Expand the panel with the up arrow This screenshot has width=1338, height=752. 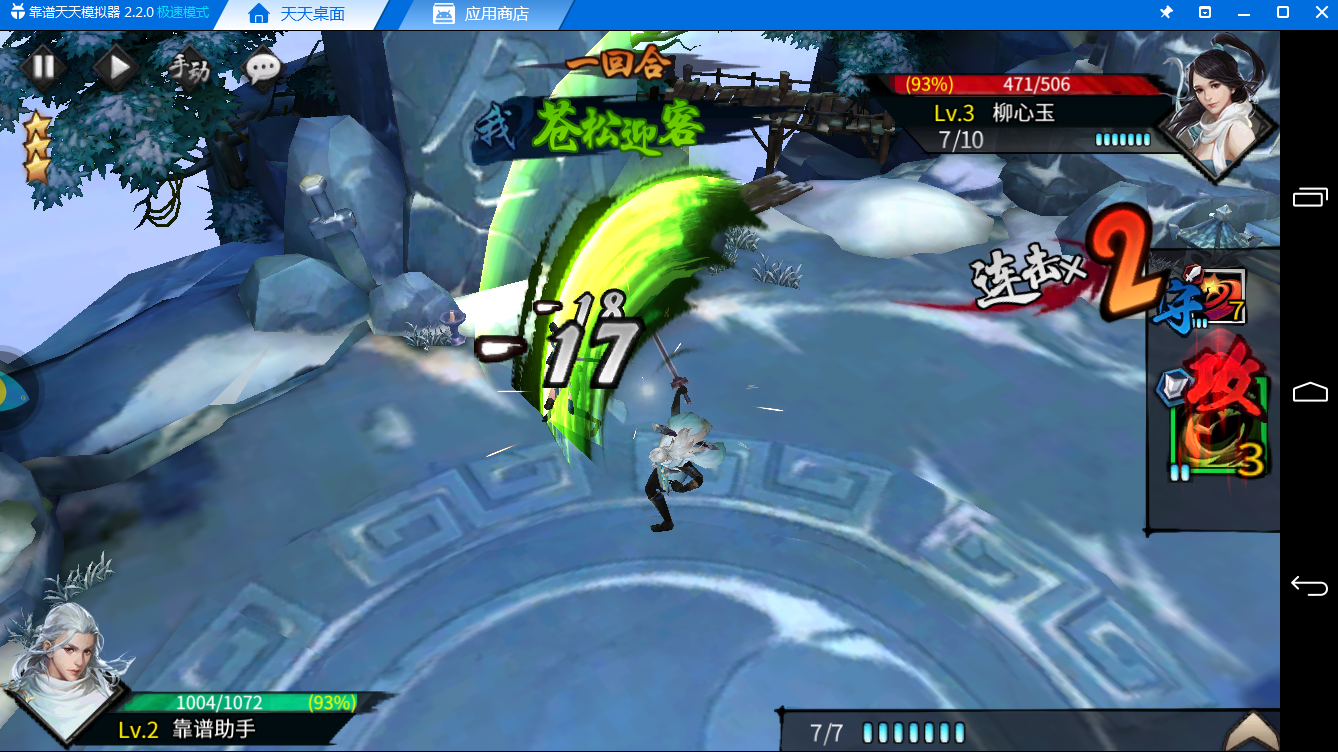(x=1251, y=731)
